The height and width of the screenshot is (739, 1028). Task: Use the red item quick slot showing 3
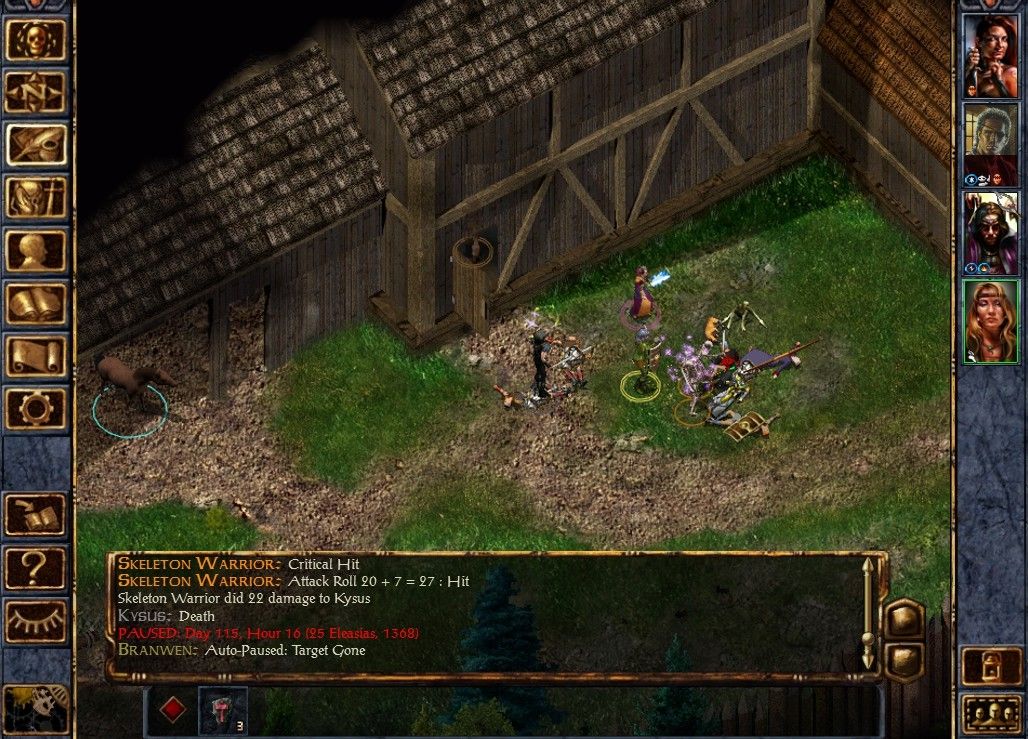point(222,710)
